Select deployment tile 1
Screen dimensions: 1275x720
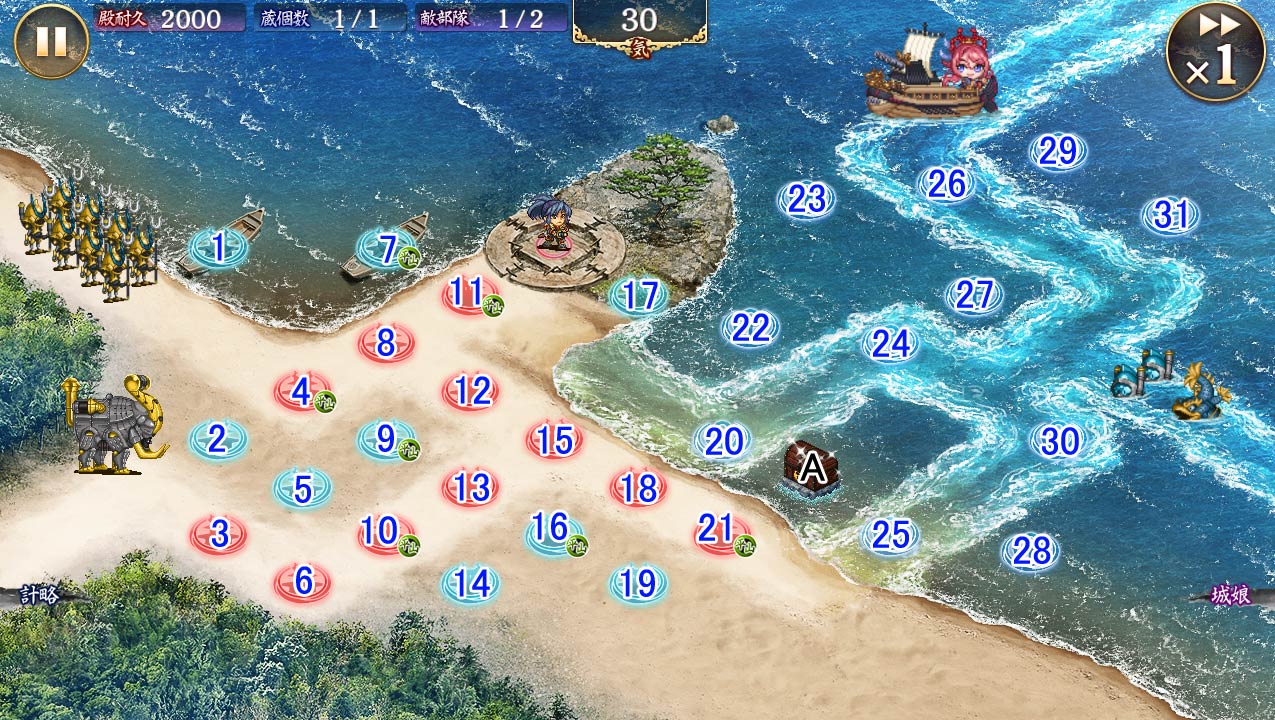[x=217, y=248]
